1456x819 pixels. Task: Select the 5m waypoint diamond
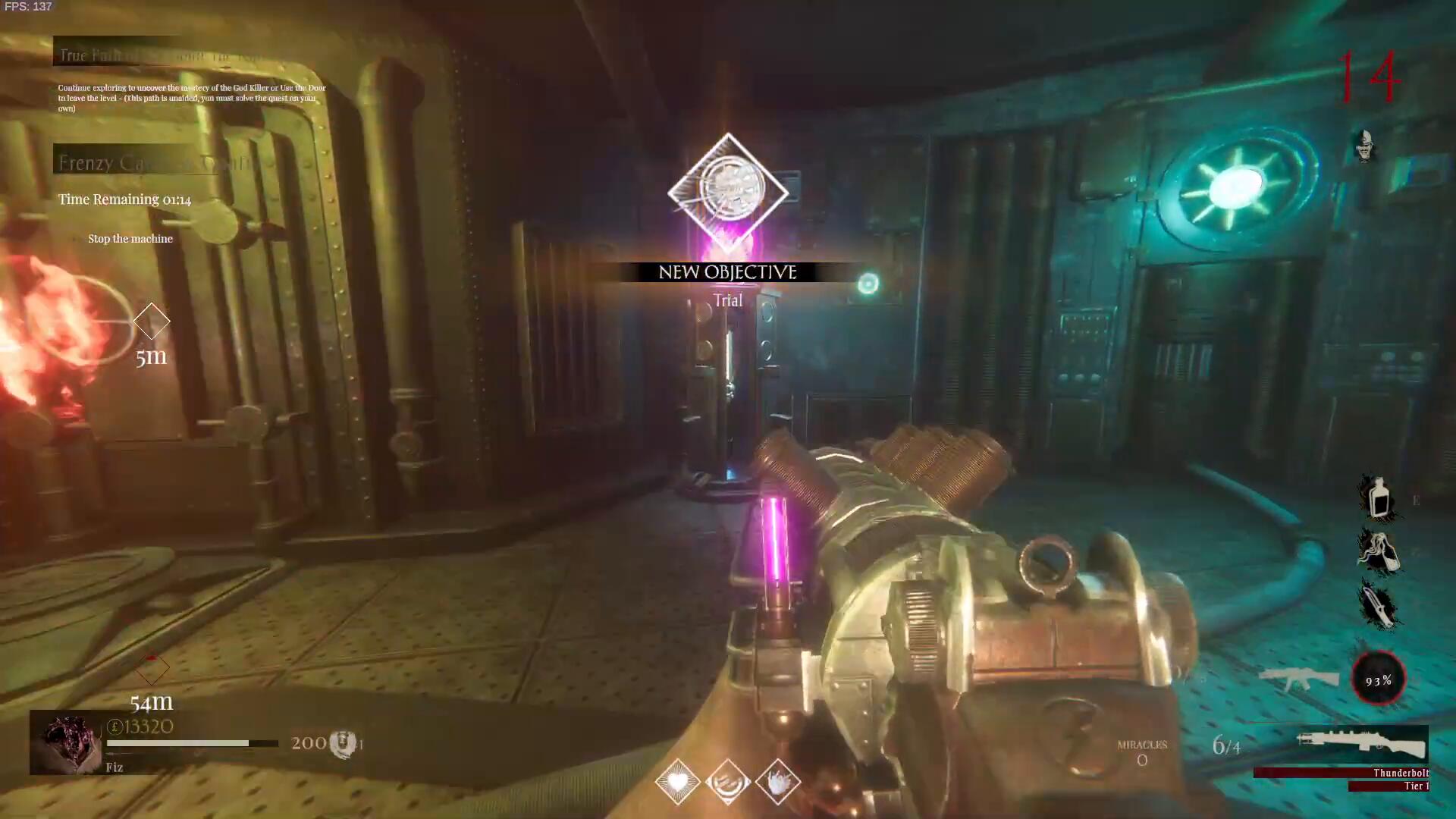[x=152, y=322]
